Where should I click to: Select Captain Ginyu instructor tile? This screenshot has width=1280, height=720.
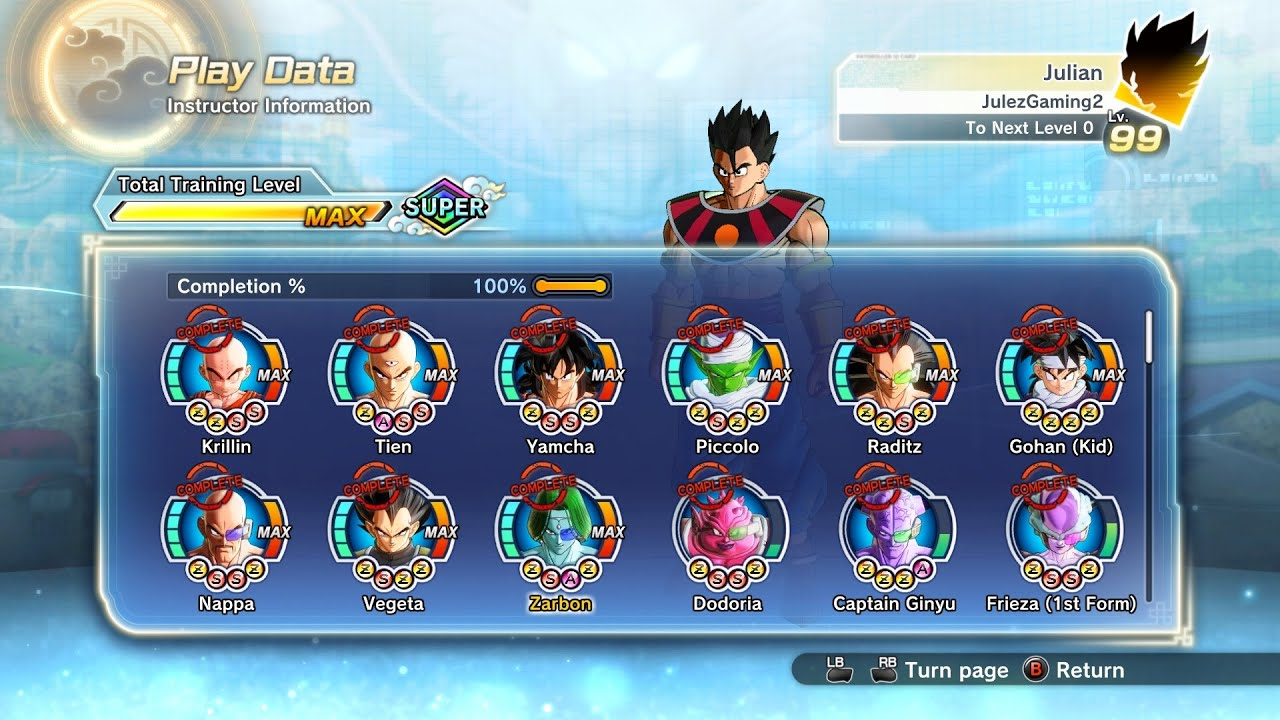(894, 530)
